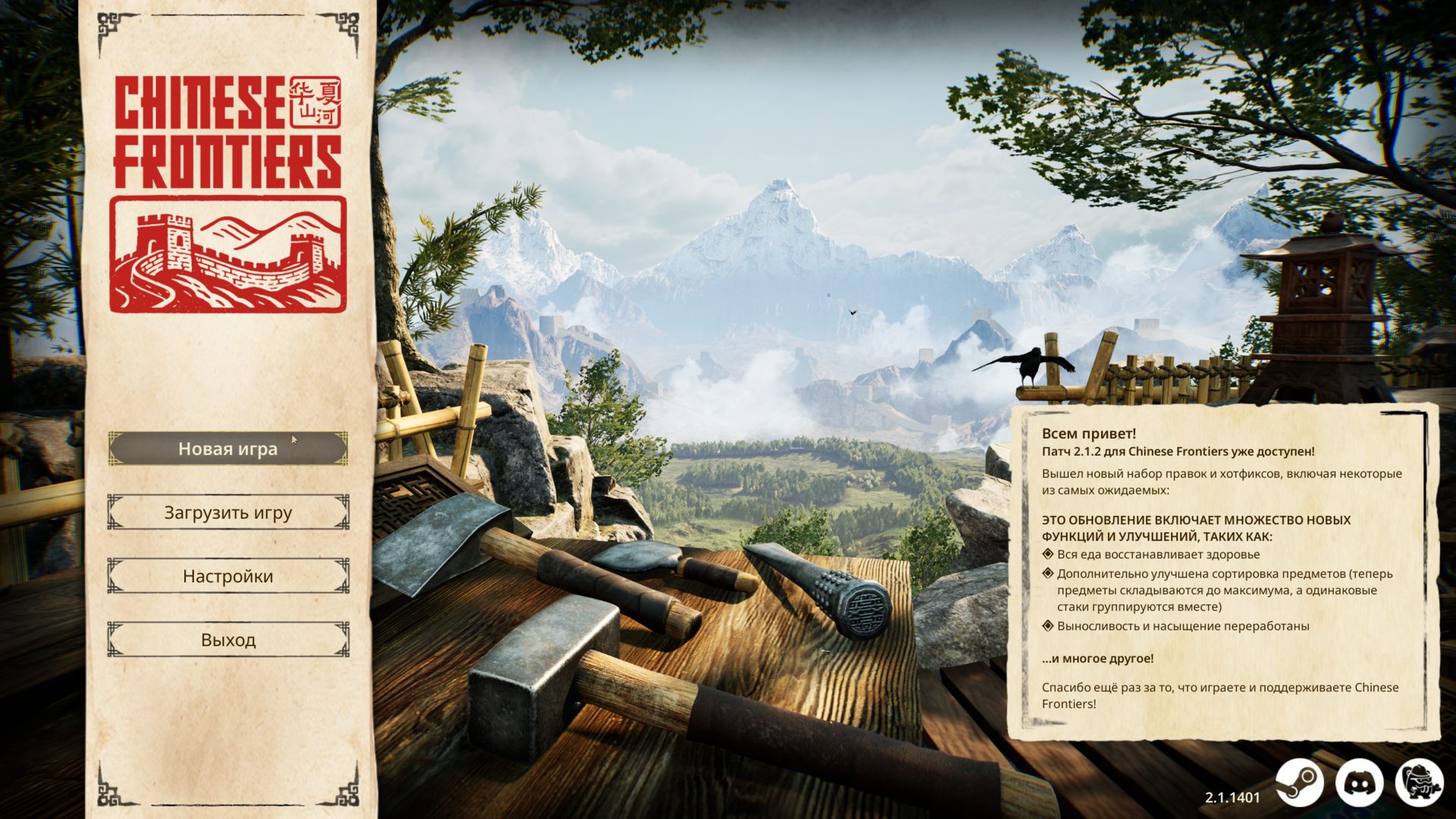Select Выход to quit the game
The width and height of the screenshot is (1456, 819).
click(x=227, y=641)
